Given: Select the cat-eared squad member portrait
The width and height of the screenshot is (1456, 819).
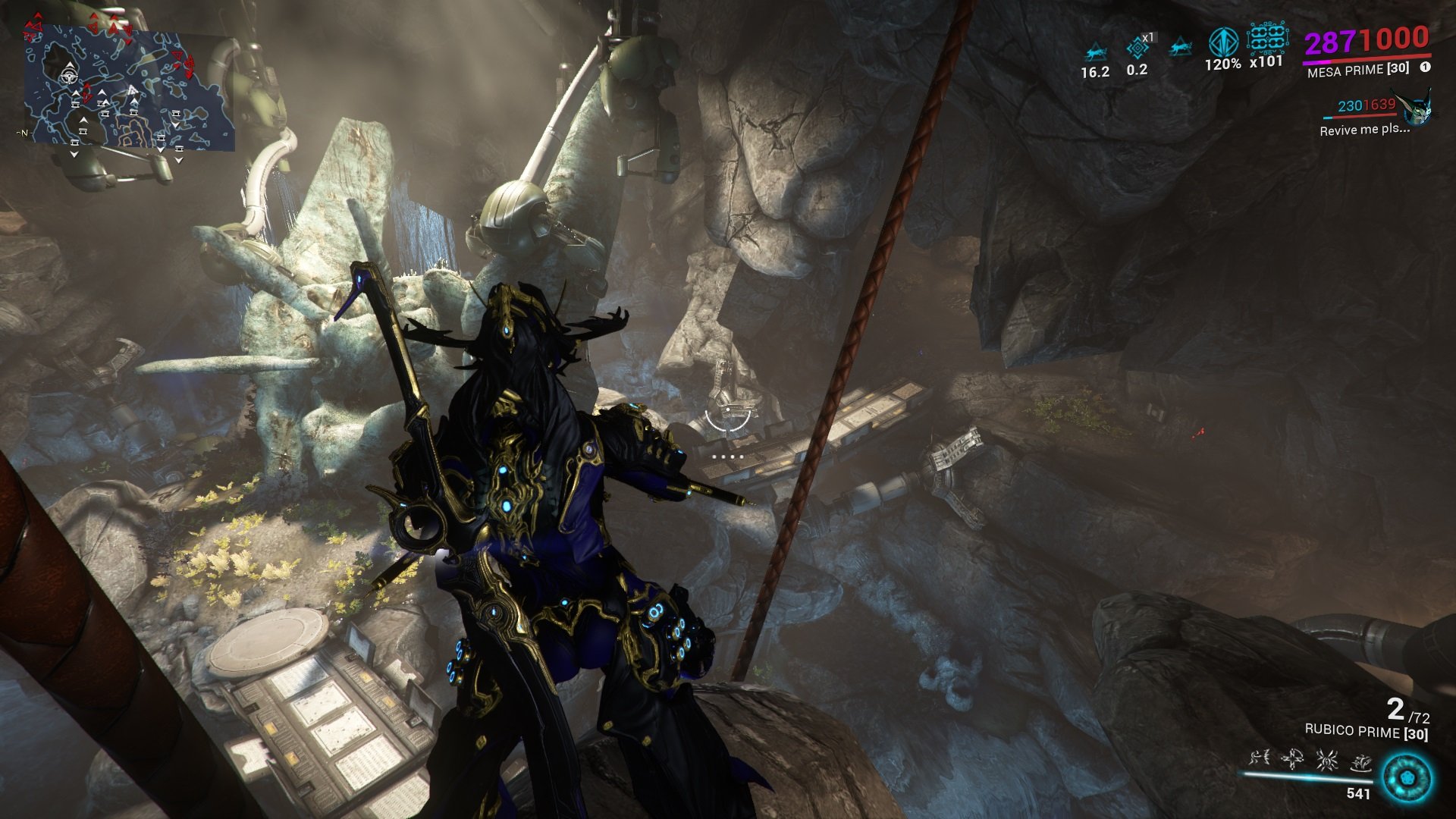Looking at the screenshot, I should [1417, 108].
